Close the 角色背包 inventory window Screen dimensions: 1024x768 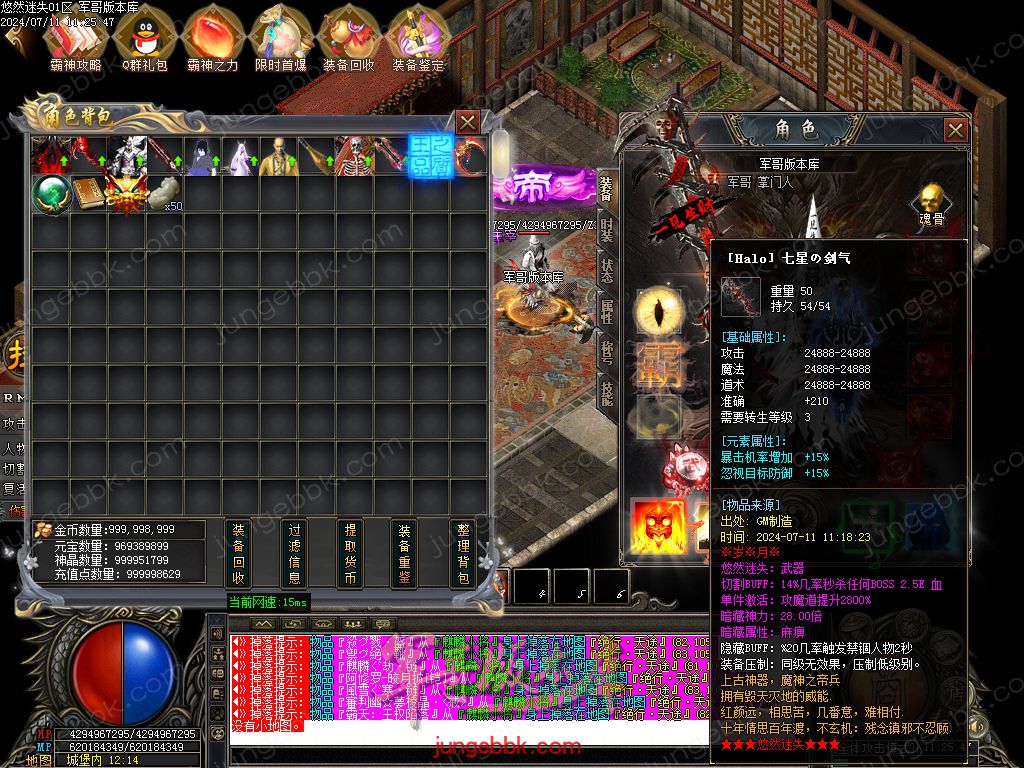467,122
